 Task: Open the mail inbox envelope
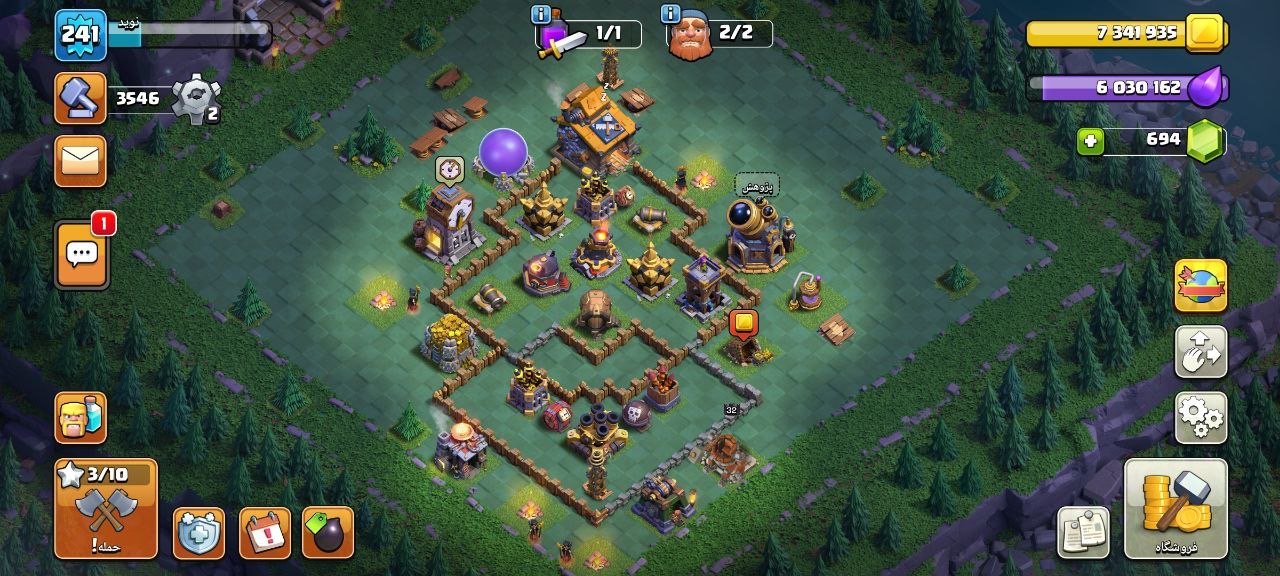click(x=80, y=160)
